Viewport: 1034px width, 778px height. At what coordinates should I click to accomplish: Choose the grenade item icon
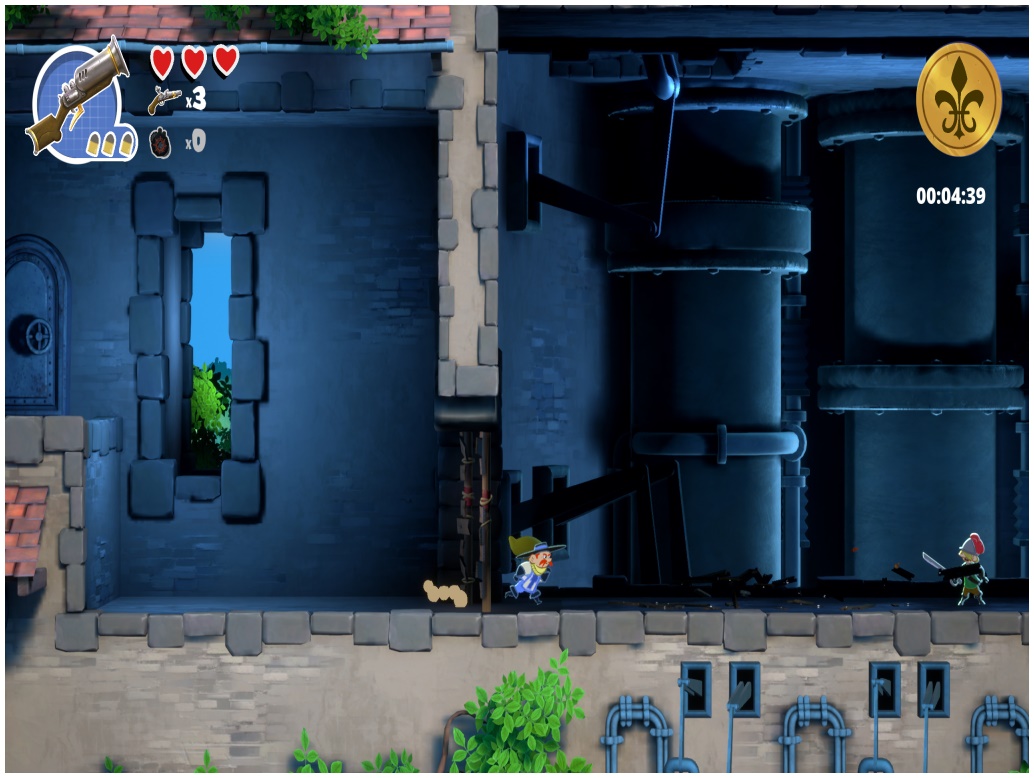tap(162, 141)
